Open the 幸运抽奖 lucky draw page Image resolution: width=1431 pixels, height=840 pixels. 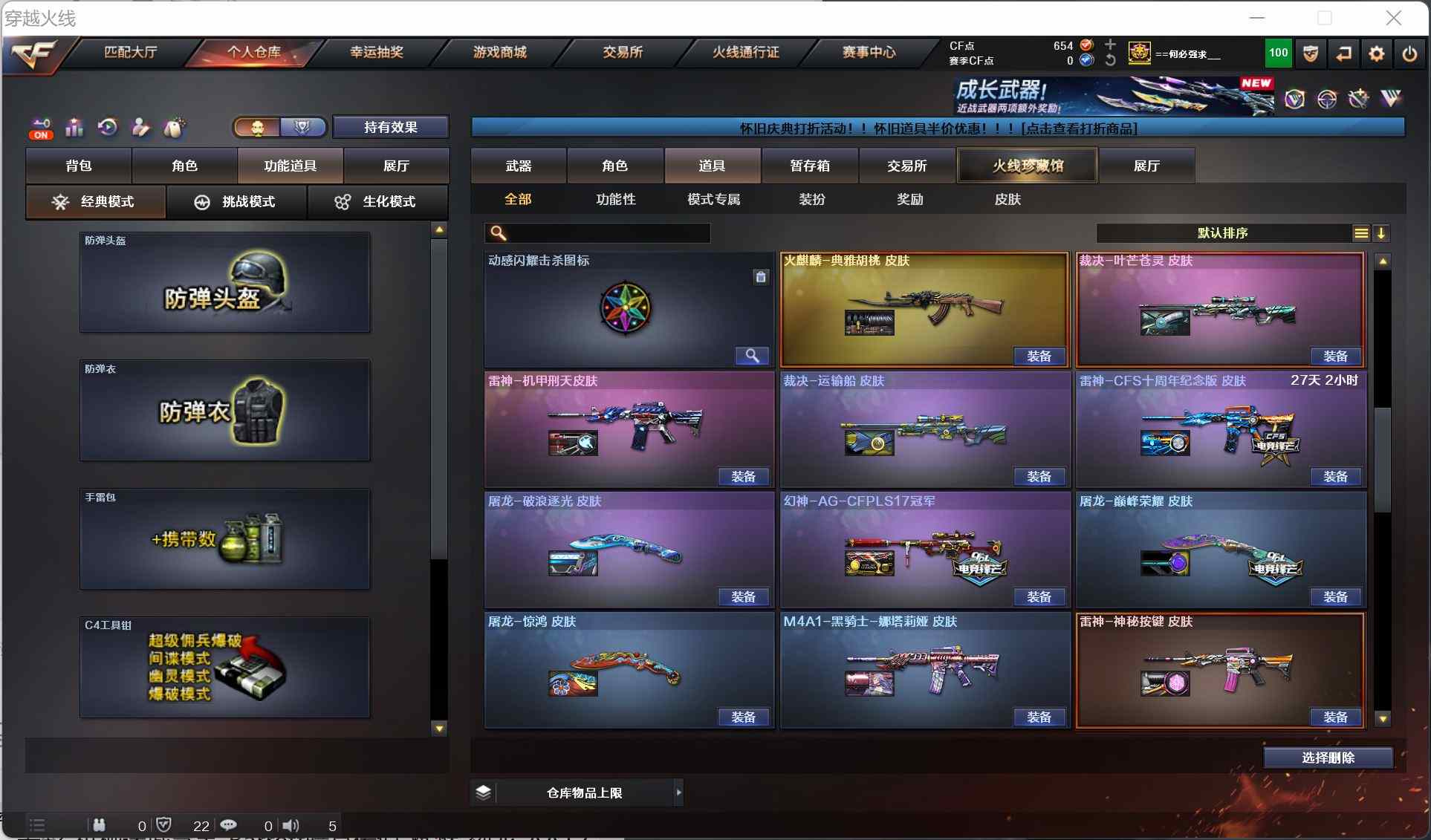click(377, 52)
